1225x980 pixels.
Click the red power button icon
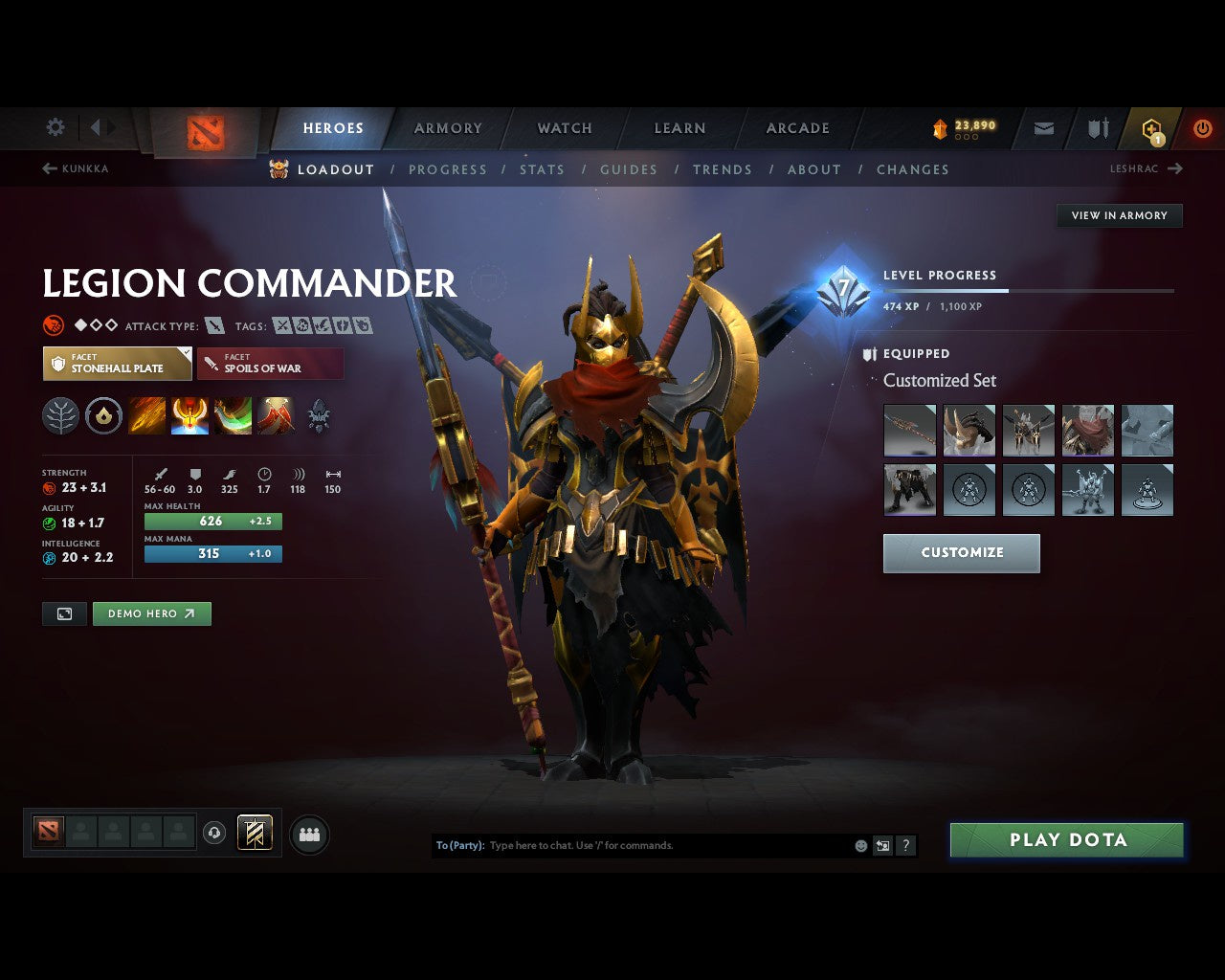(1203, 127)
